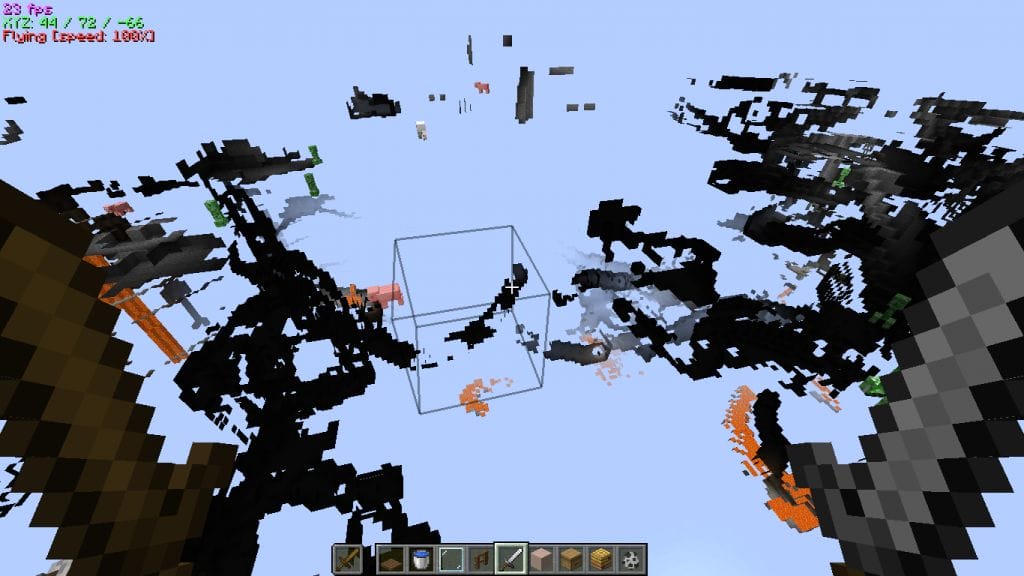Select the yellow hay bale slot
Screen dimensions: 1024x576
[601, 558]
